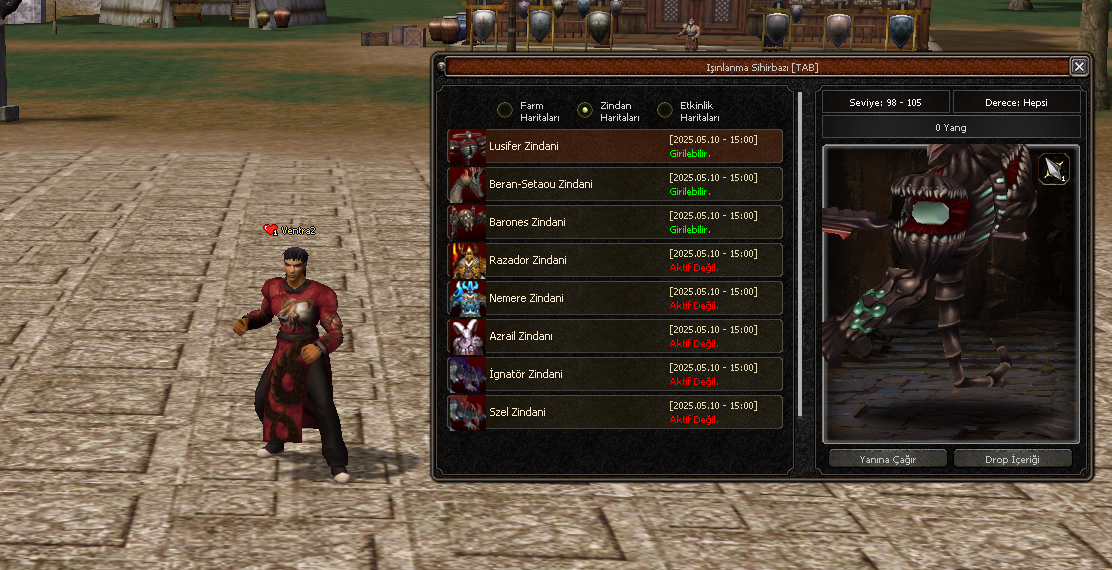Choose the Zindan Haritaları option
Screen dimensions: 1112x570
(x=585, y=110)
